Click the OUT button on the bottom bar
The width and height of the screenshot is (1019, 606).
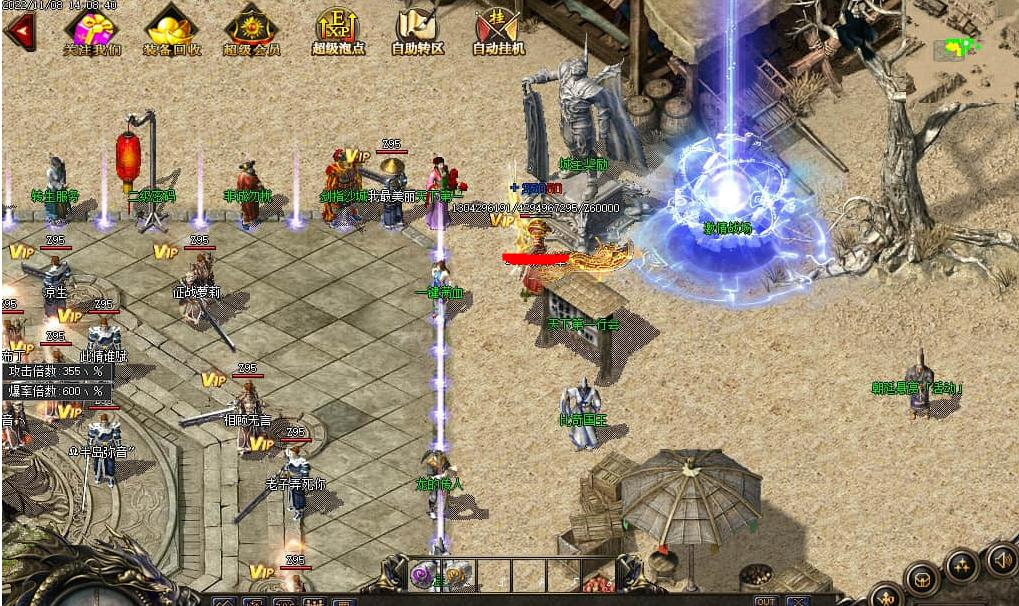pyautogui.click(x=765, y=600)
